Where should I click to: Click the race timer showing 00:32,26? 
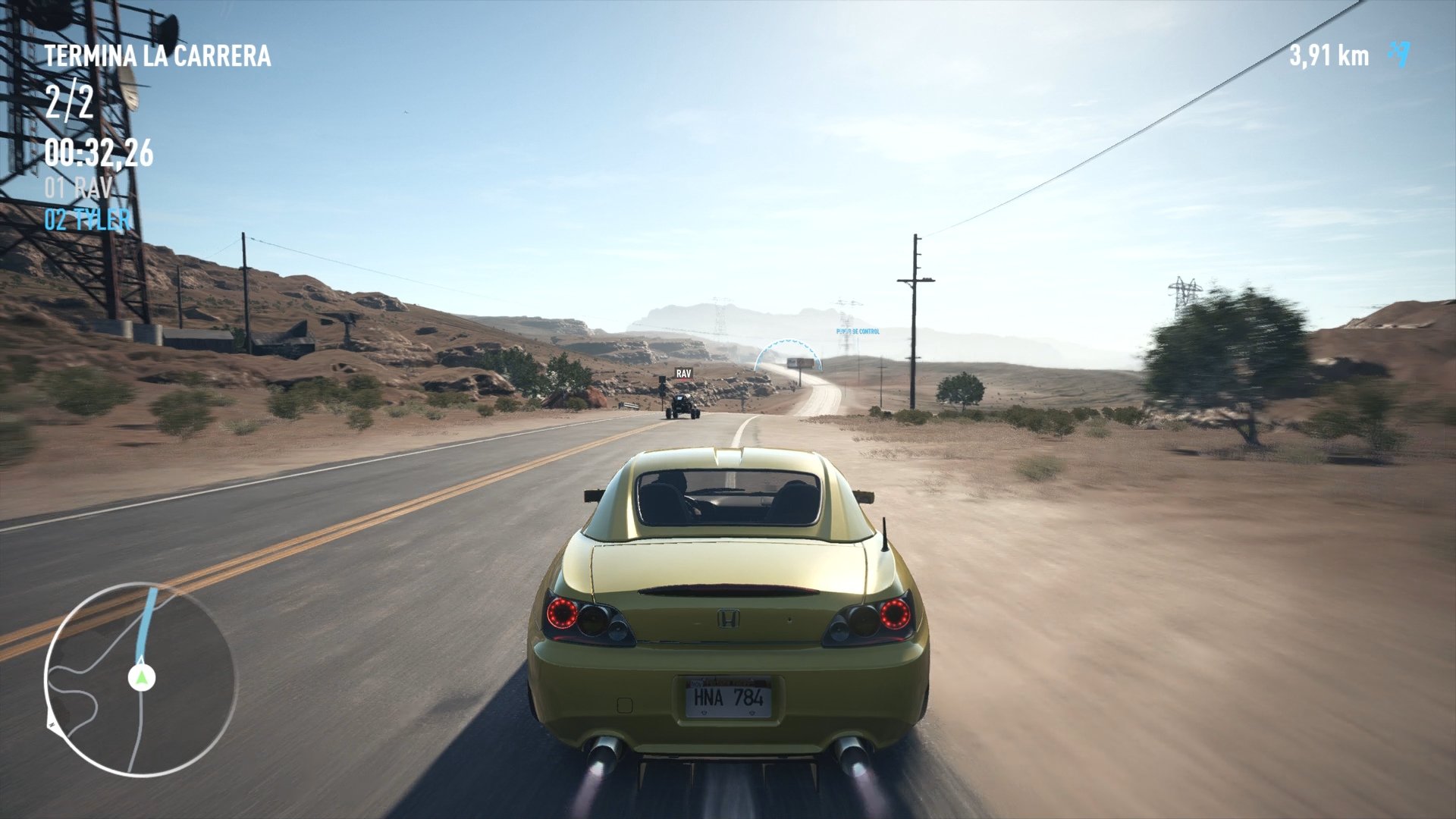[x=99, y=155]
